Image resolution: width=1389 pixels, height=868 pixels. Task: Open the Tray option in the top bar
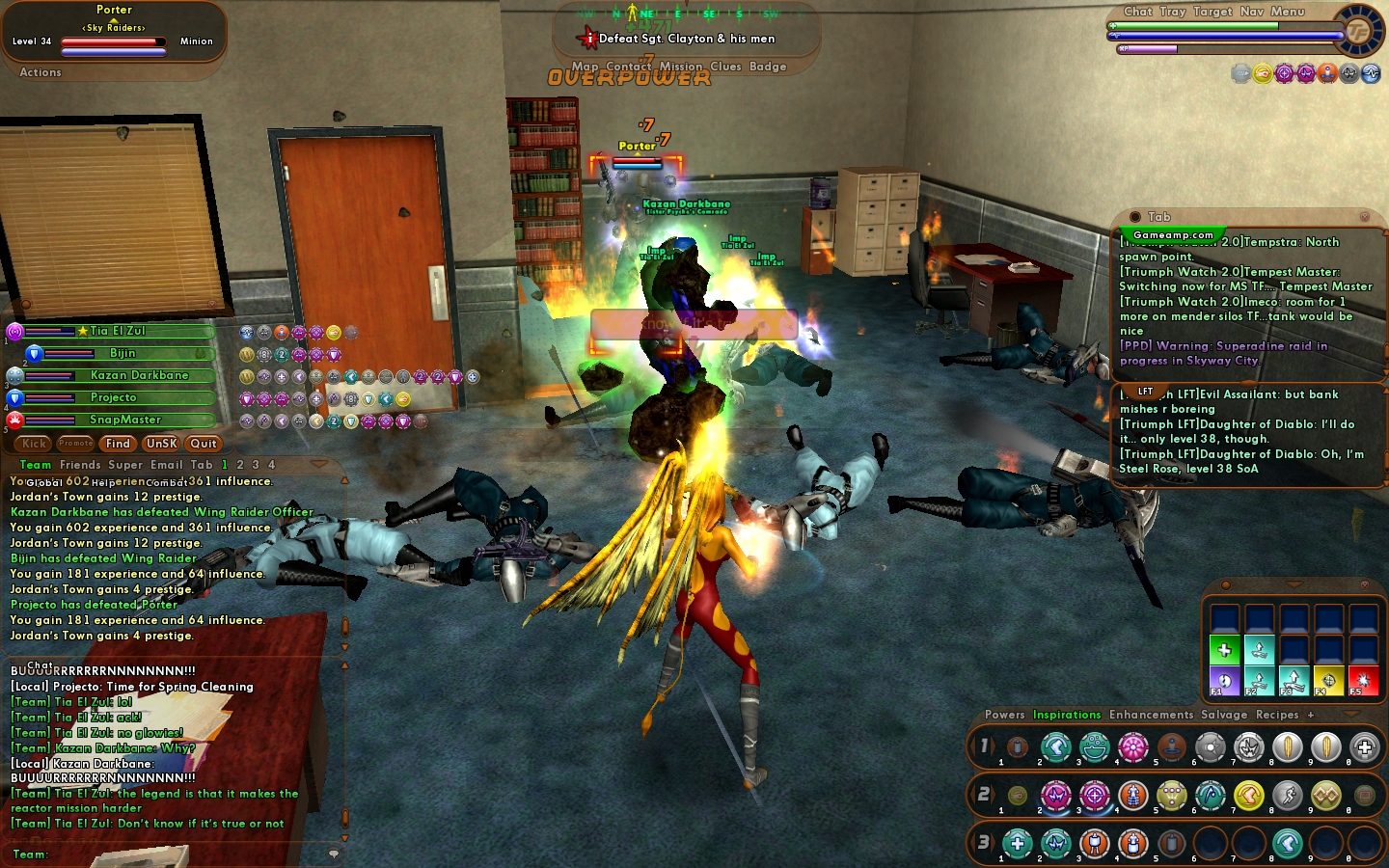(x=1173, y=12)
